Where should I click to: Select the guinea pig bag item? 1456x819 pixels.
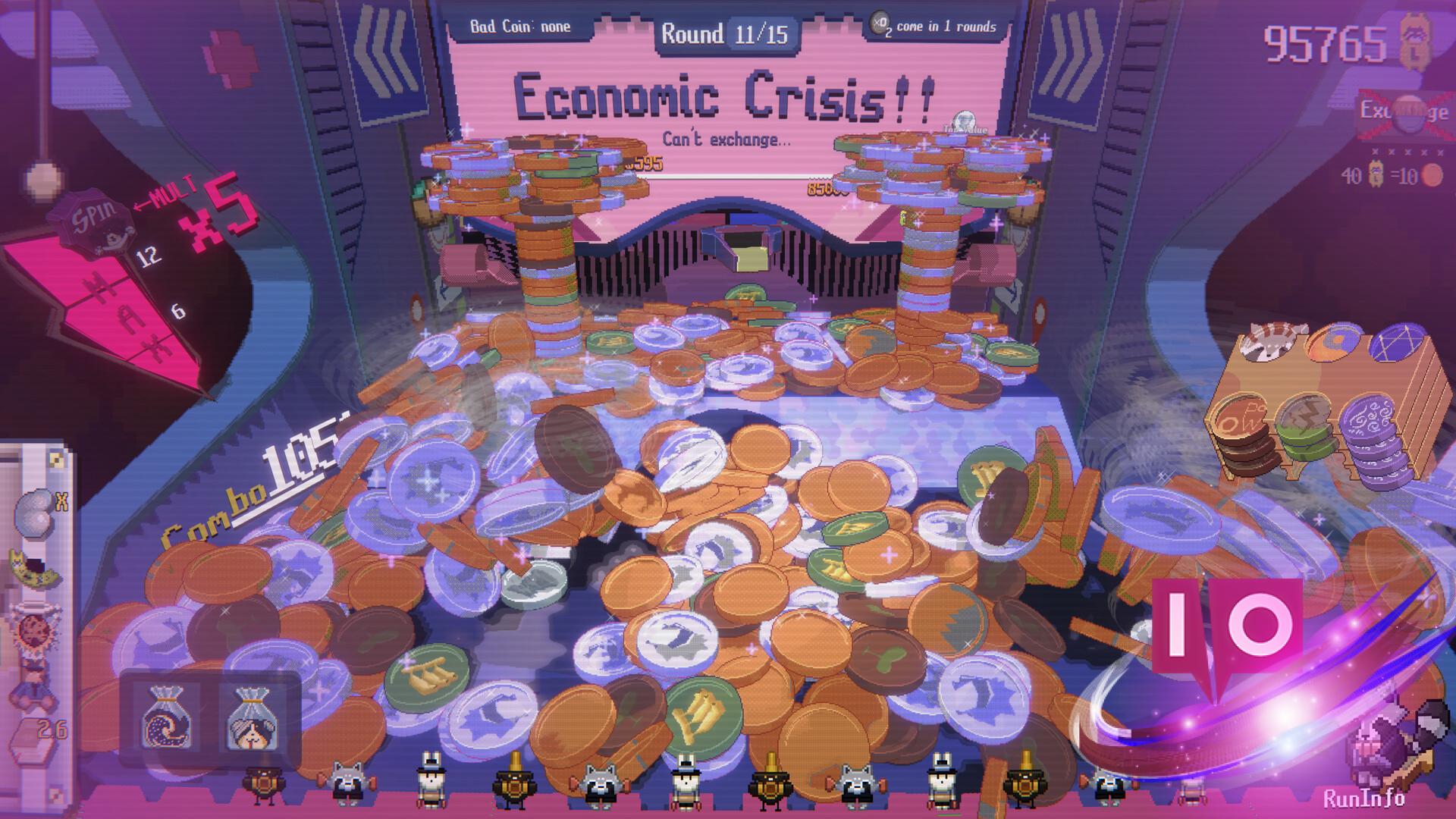click(x=249, y=717)
